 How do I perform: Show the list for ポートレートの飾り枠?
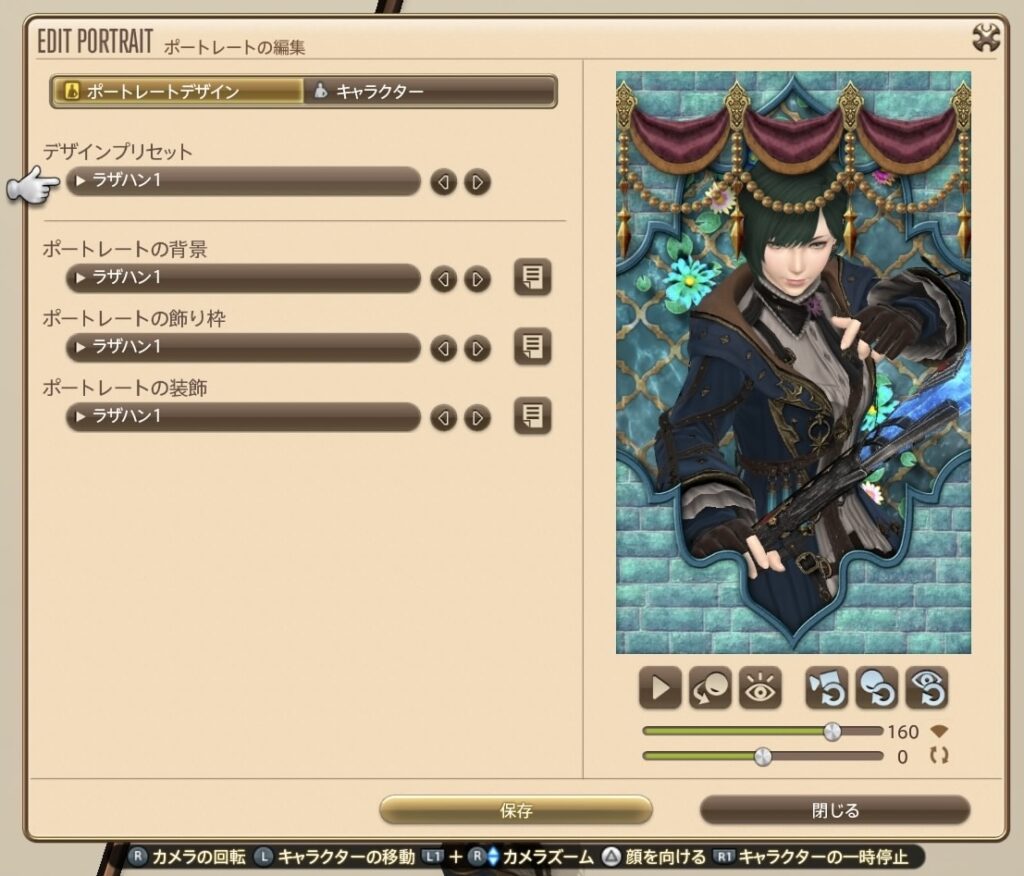tap(533, 346)
